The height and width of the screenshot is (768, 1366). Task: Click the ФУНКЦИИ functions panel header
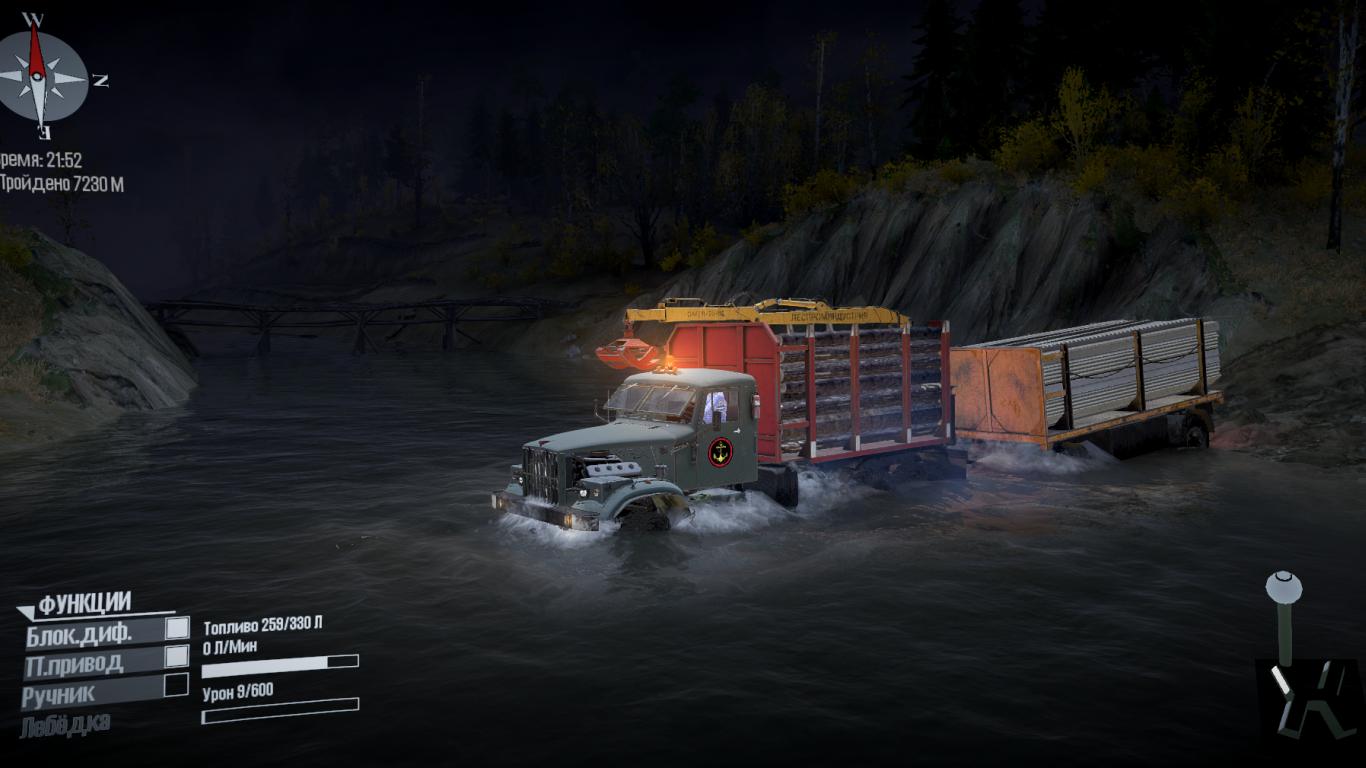(84, 603)
